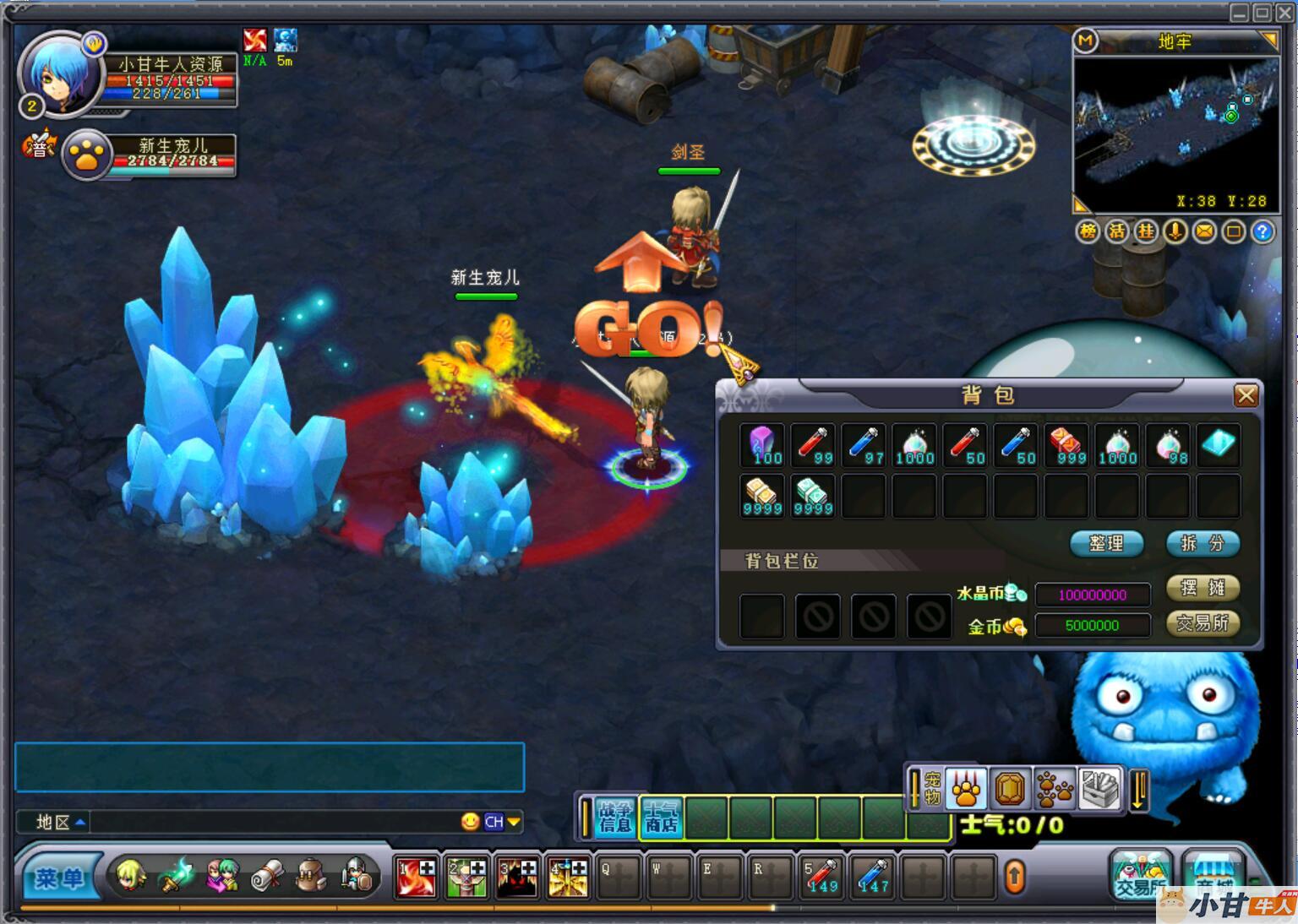
Task: Open the 菜单 main menu button
Action: 59,878
